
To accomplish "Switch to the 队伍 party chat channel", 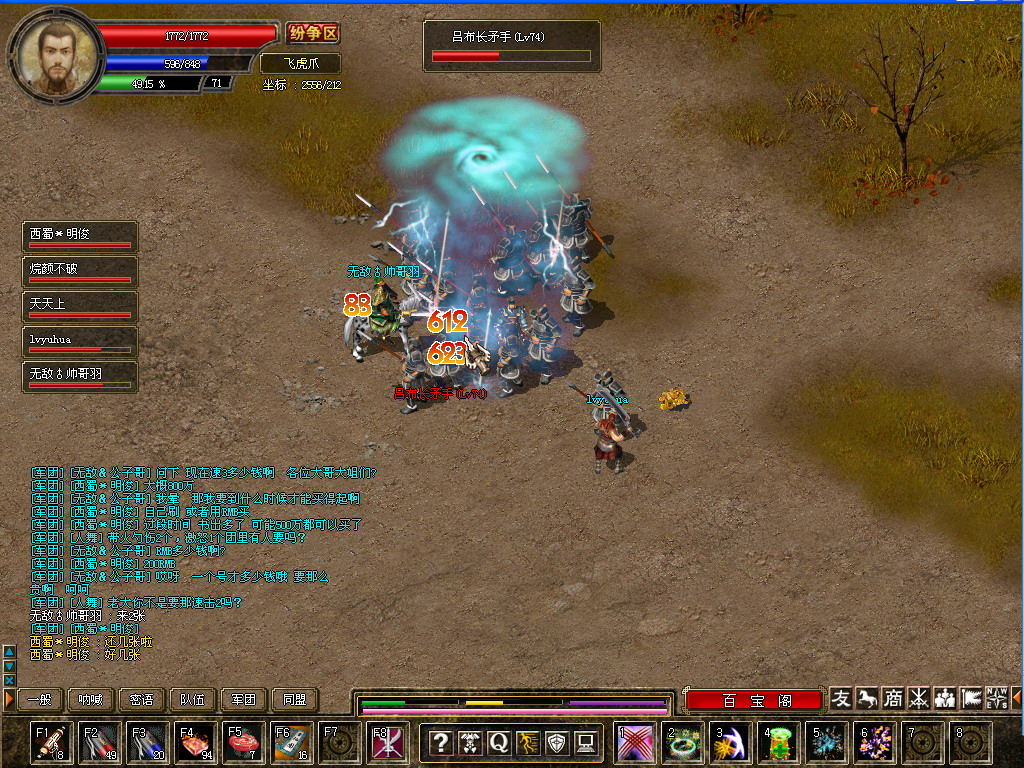I will click(193, 700).
